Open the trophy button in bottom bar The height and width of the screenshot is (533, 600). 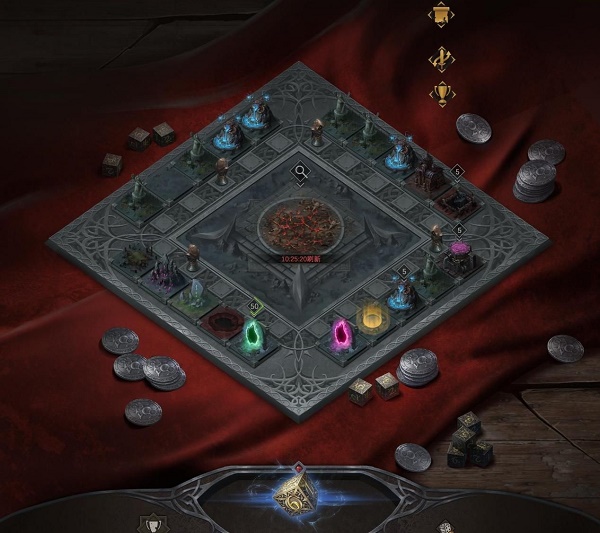coord(153,522)
